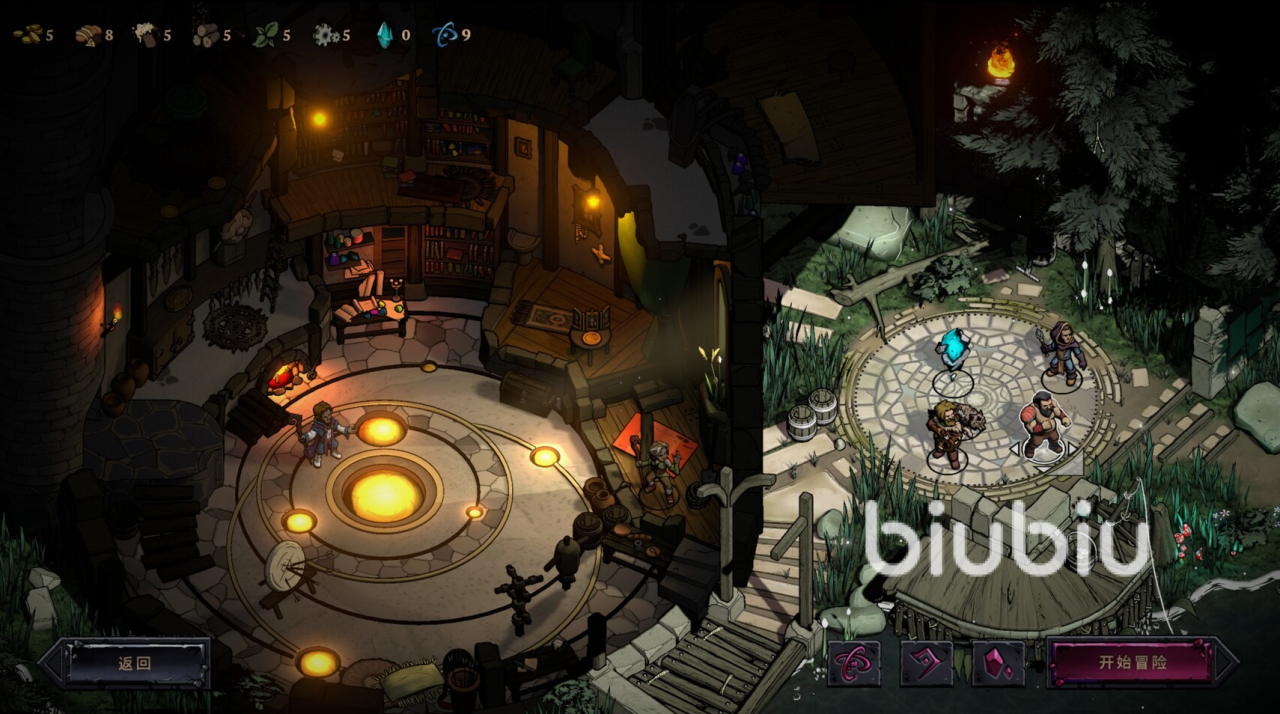Open the pink angular rune icon button
Image resolution: width=1280 pixels, height=714 pixels.
coord(926,663)
